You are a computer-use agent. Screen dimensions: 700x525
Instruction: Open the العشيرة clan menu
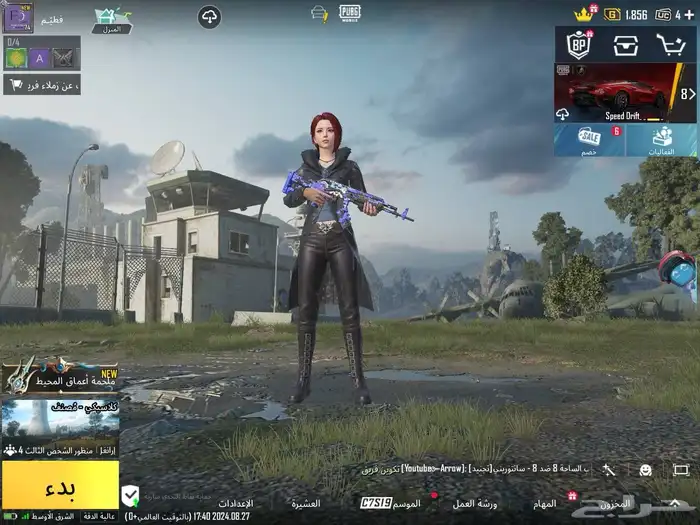(305, 502)
